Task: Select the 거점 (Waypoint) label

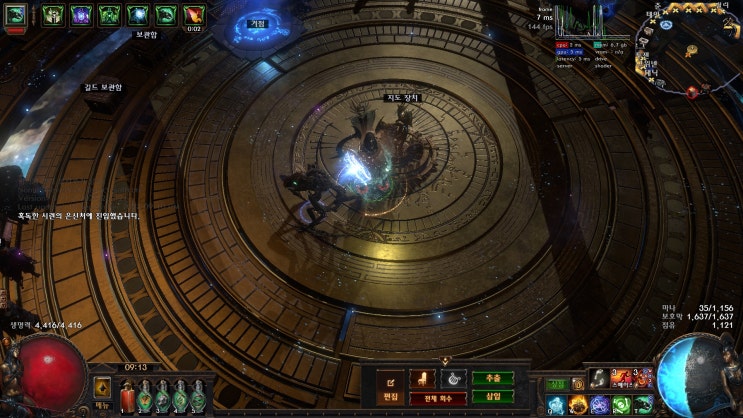Action: coord(258,23)
